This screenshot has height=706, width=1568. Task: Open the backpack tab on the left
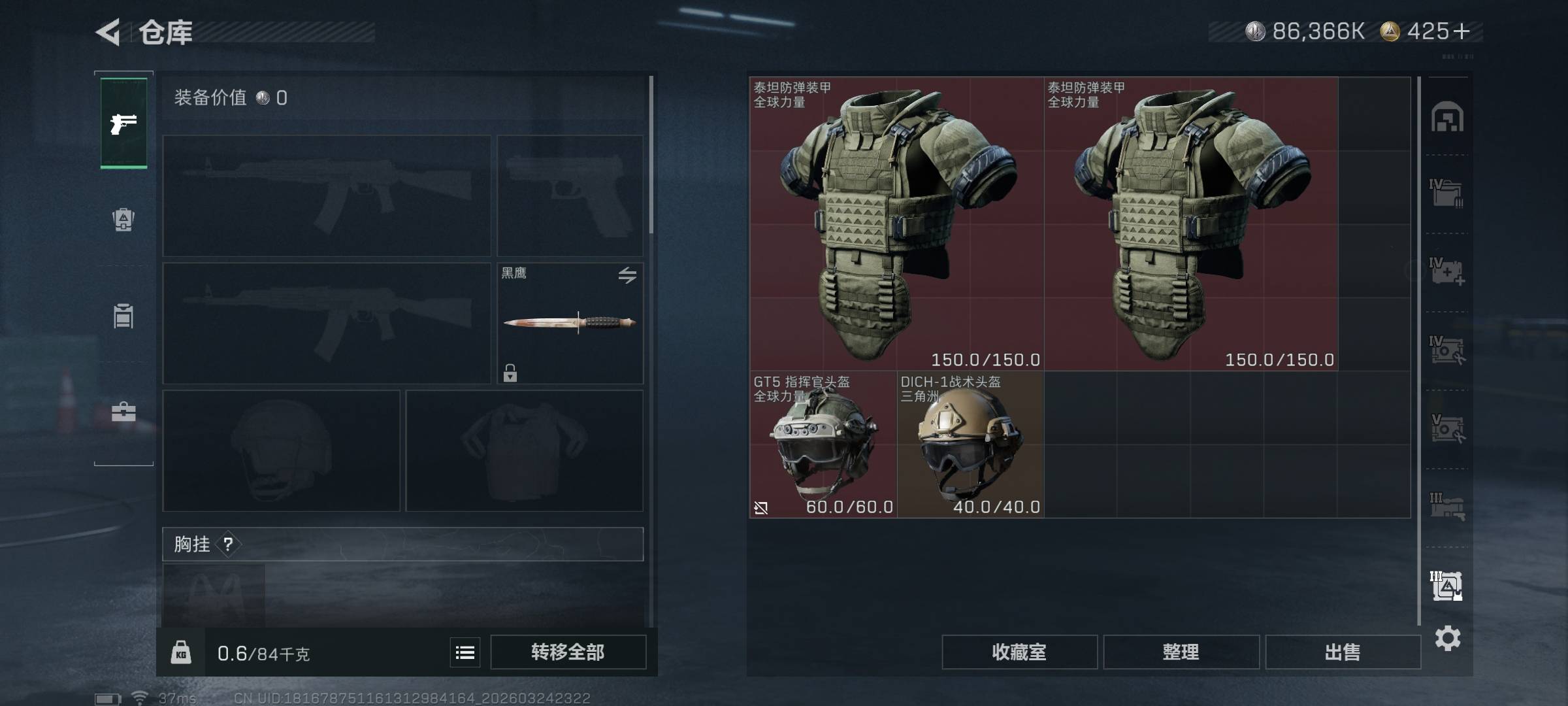click(123, 220)
